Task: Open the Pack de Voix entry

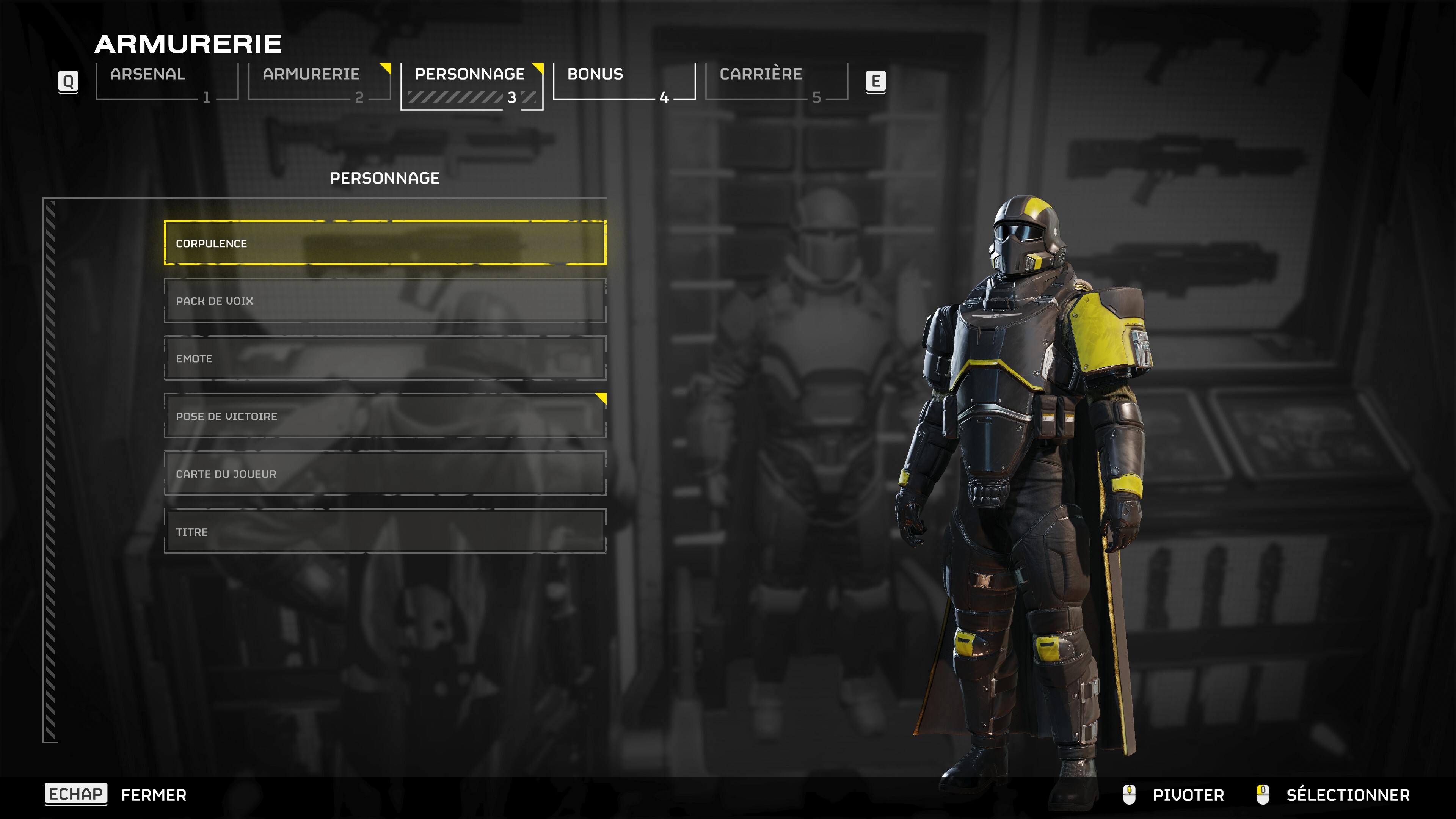Action: [x=385, y=301]
